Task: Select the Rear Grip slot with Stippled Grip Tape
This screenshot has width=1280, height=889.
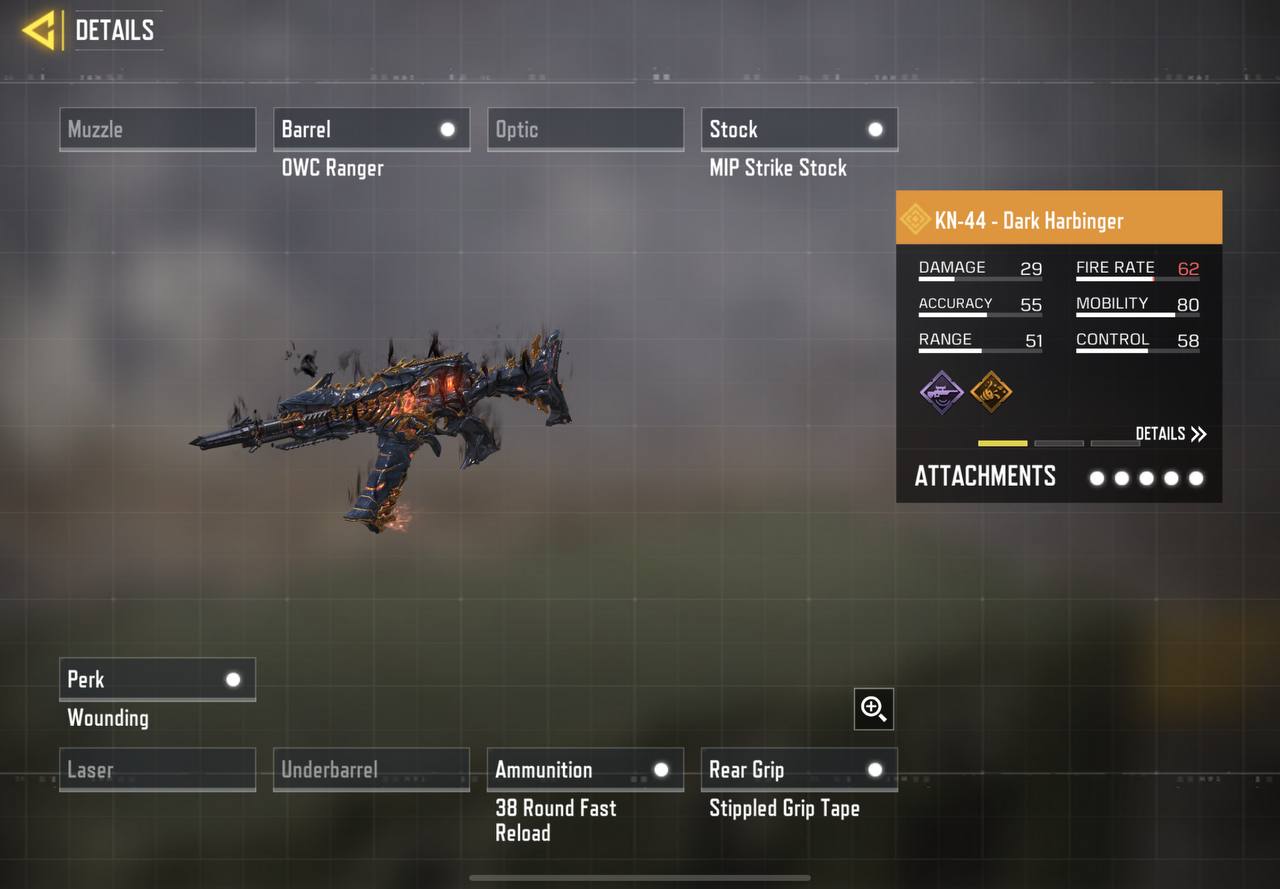Action: coord(799,770)
